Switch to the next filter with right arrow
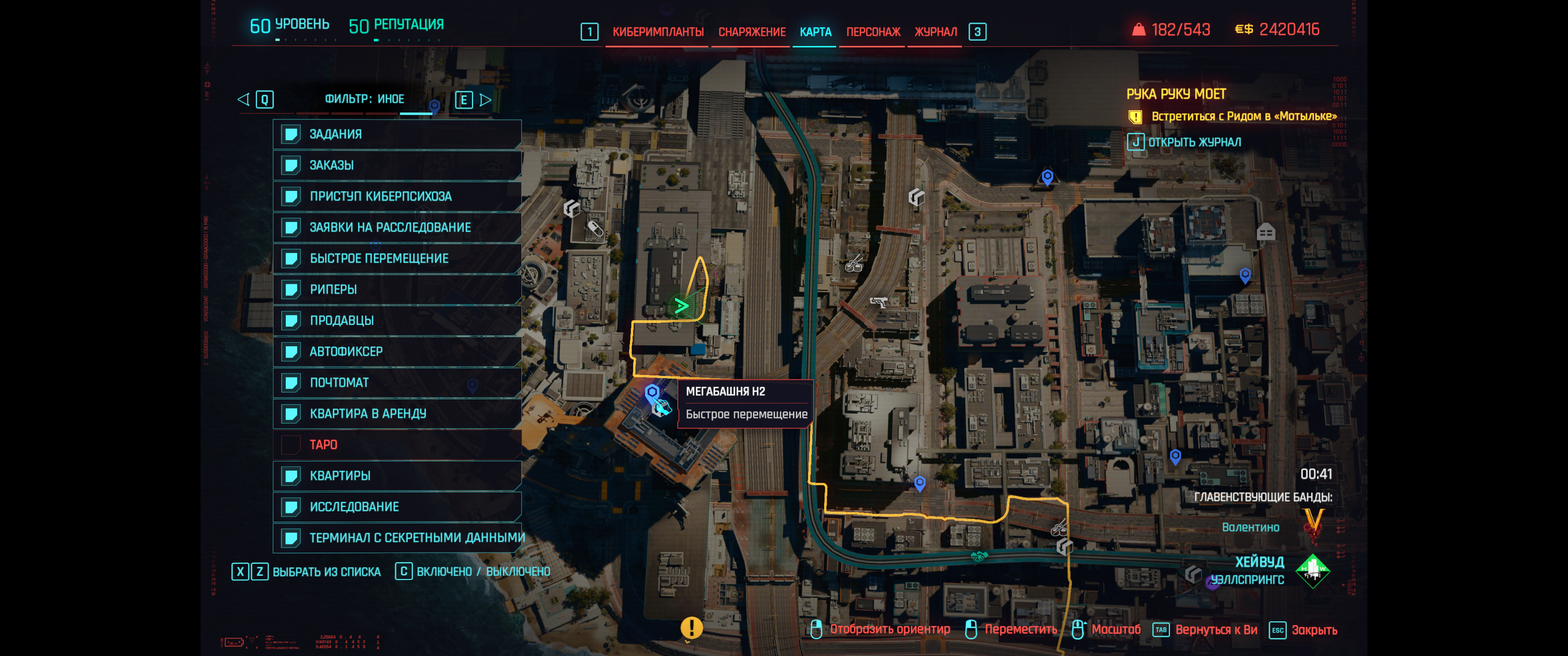Viewport: 1568px width, 656px height. [x=485, y=100]
